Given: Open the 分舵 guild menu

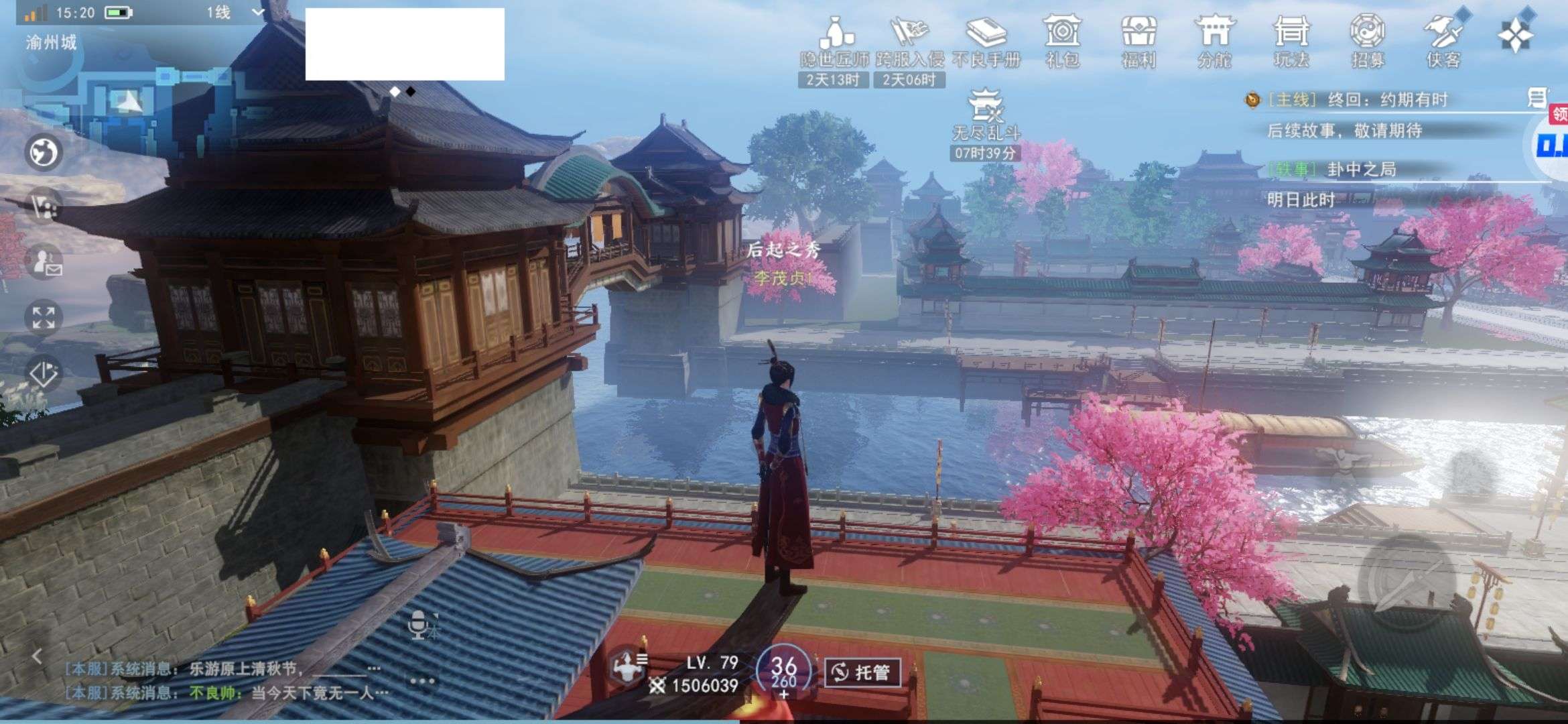Looking at the screenshot, I should click(x=1215, y=42).
